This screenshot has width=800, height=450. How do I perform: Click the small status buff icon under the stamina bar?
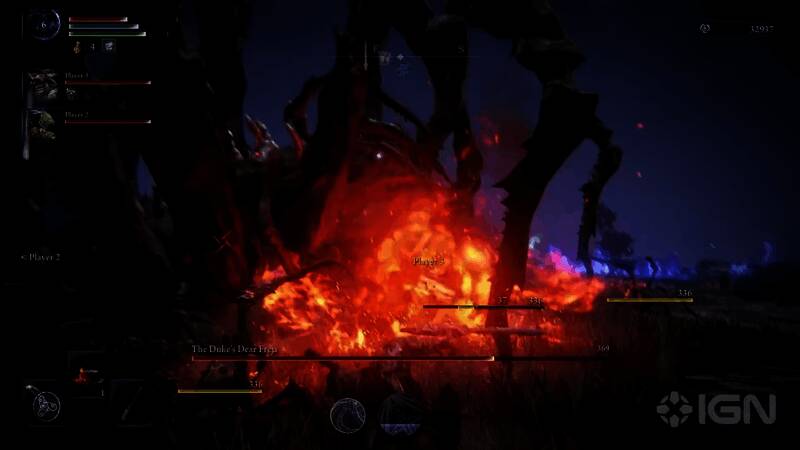pos(109,46)
